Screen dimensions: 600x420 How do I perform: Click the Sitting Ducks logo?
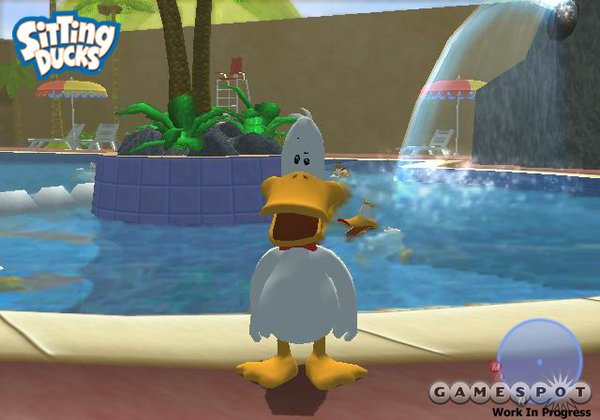pos(64,46)
